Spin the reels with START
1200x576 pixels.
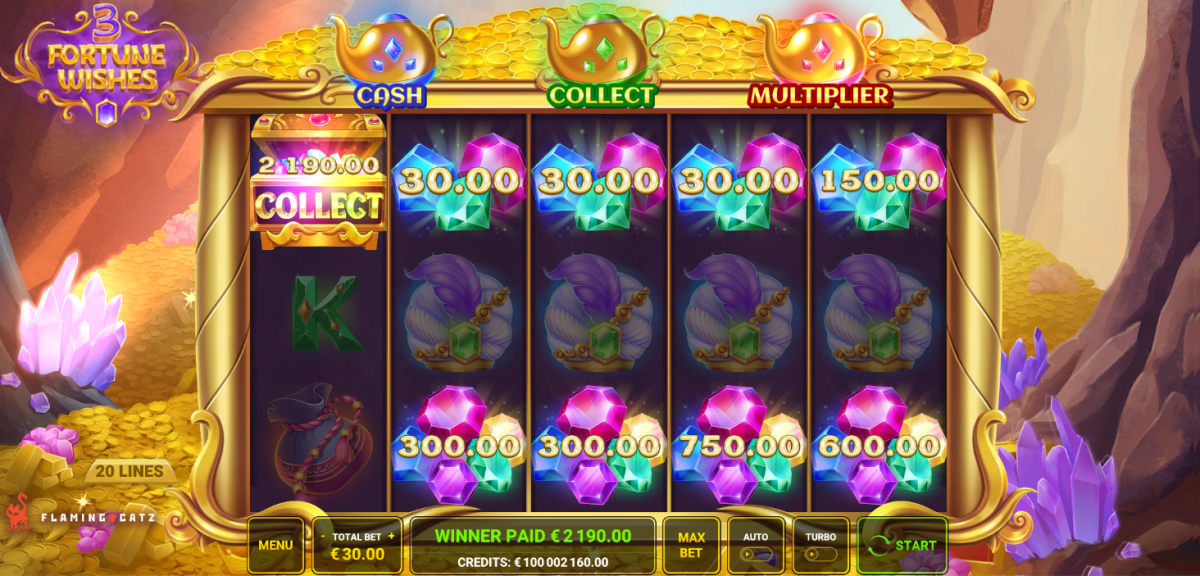pos(902,545)
